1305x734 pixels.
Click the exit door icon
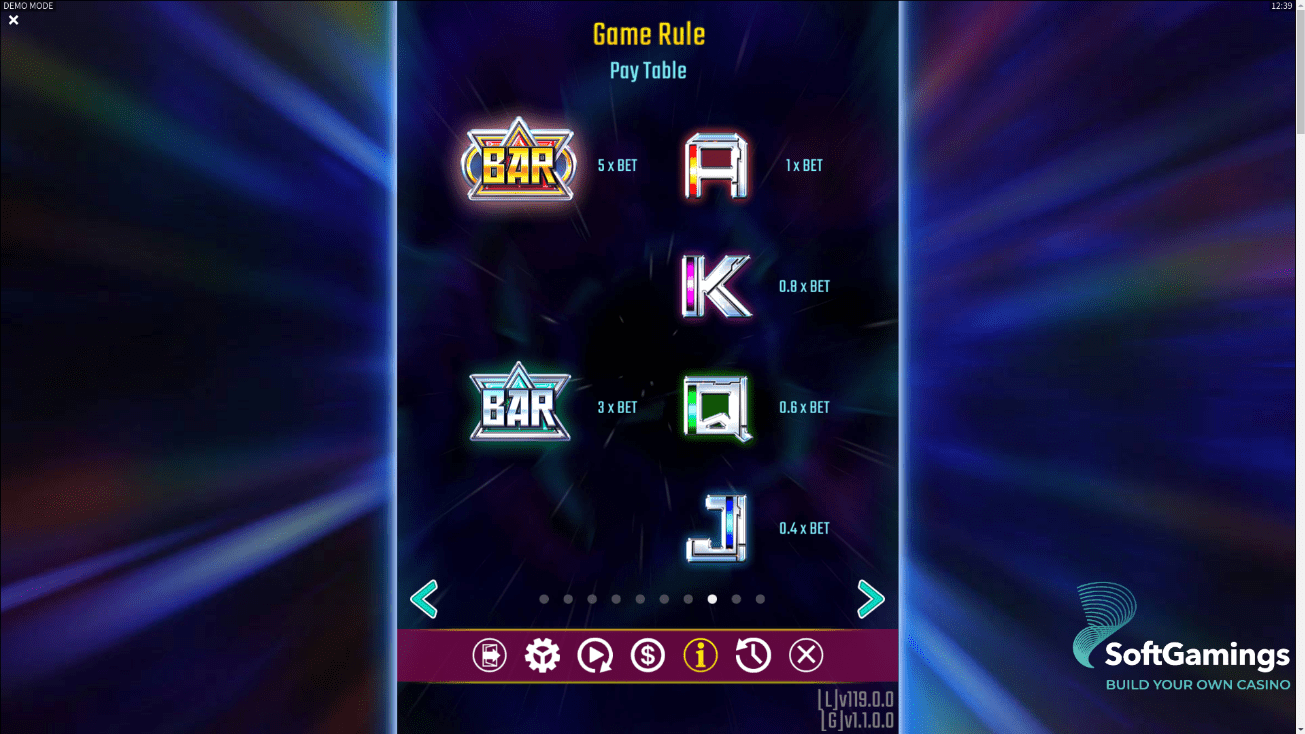coord(489,655)
